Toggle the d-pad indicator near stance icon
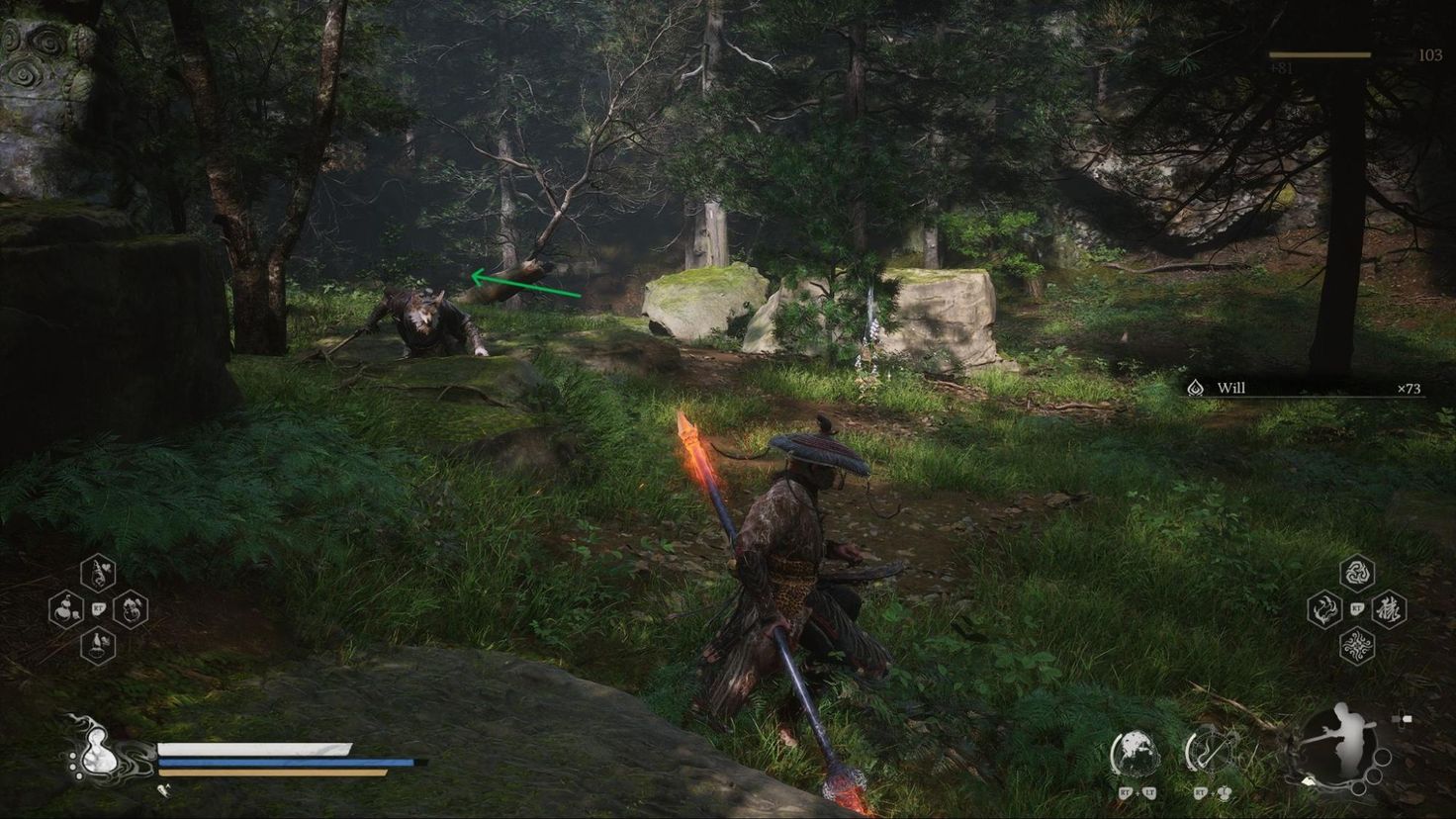Screen dimensions: 1456x819 [x=1403, y=716]
